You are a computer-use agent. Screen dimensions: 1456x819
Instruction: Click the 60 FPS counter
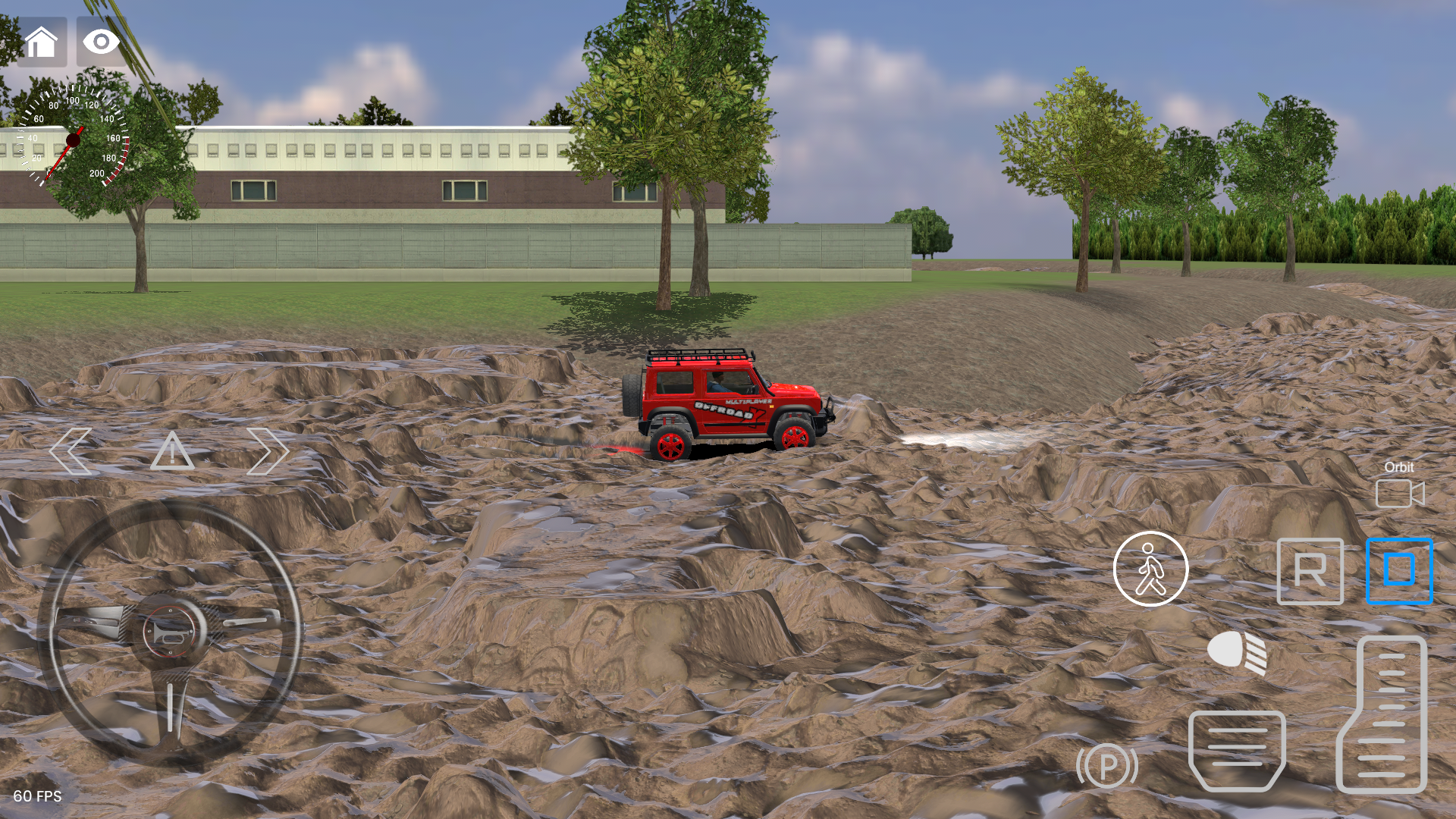[36, 797]
